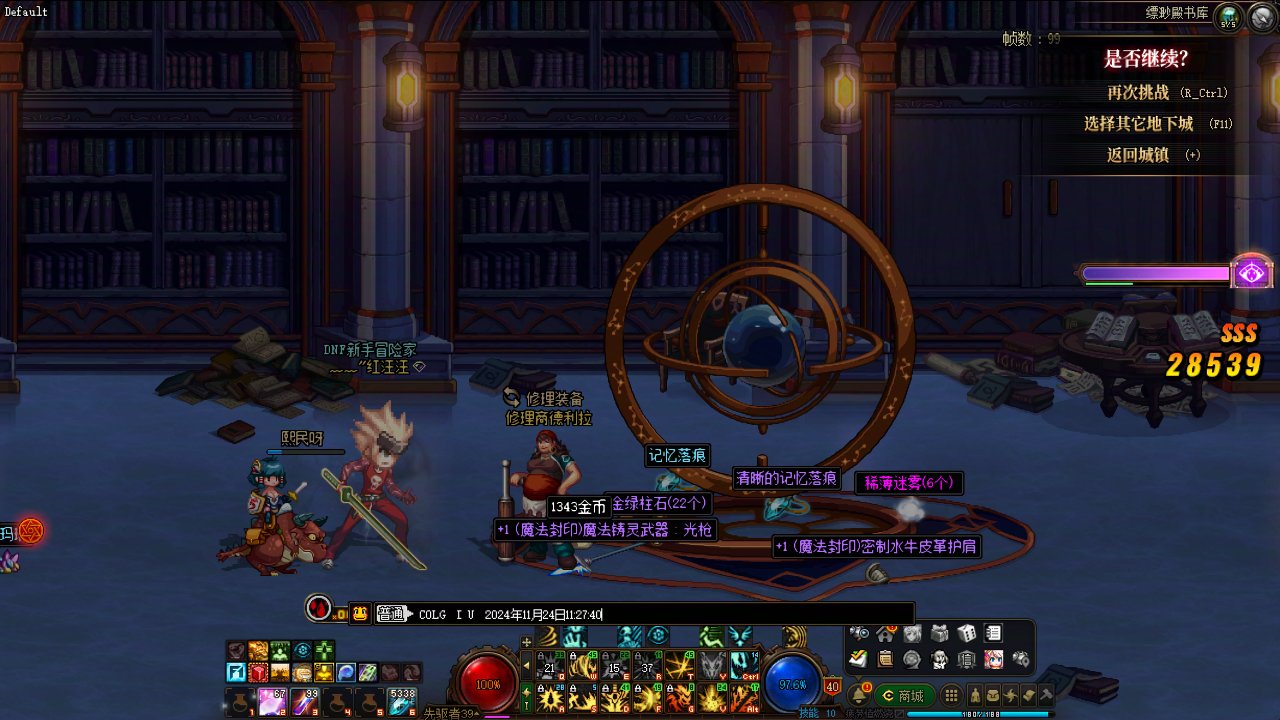Open the camera screenshot icon
Screen dimensions: 1280x720
tap(858, 633)
